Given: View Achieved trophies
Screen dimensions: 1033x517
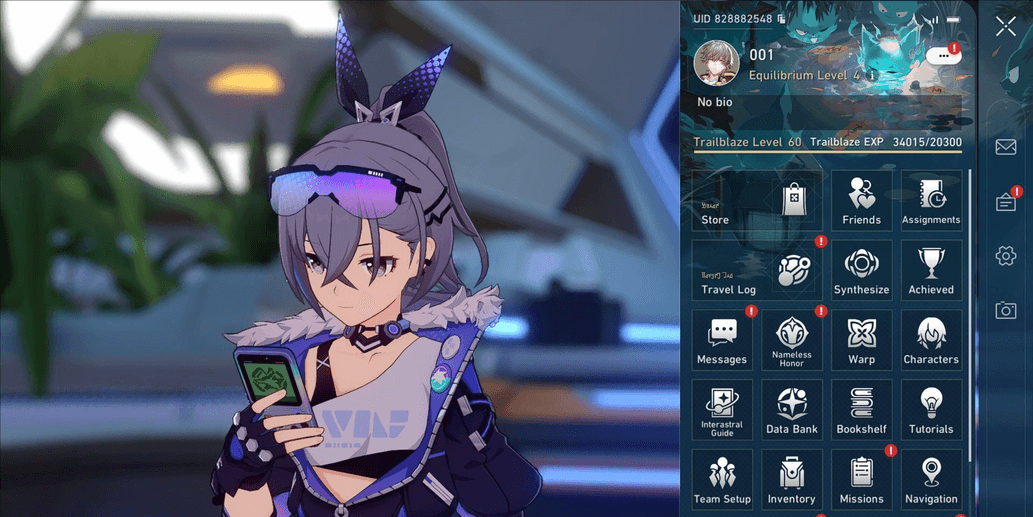Looking at the screenshot, I should [x=931, y=271].
